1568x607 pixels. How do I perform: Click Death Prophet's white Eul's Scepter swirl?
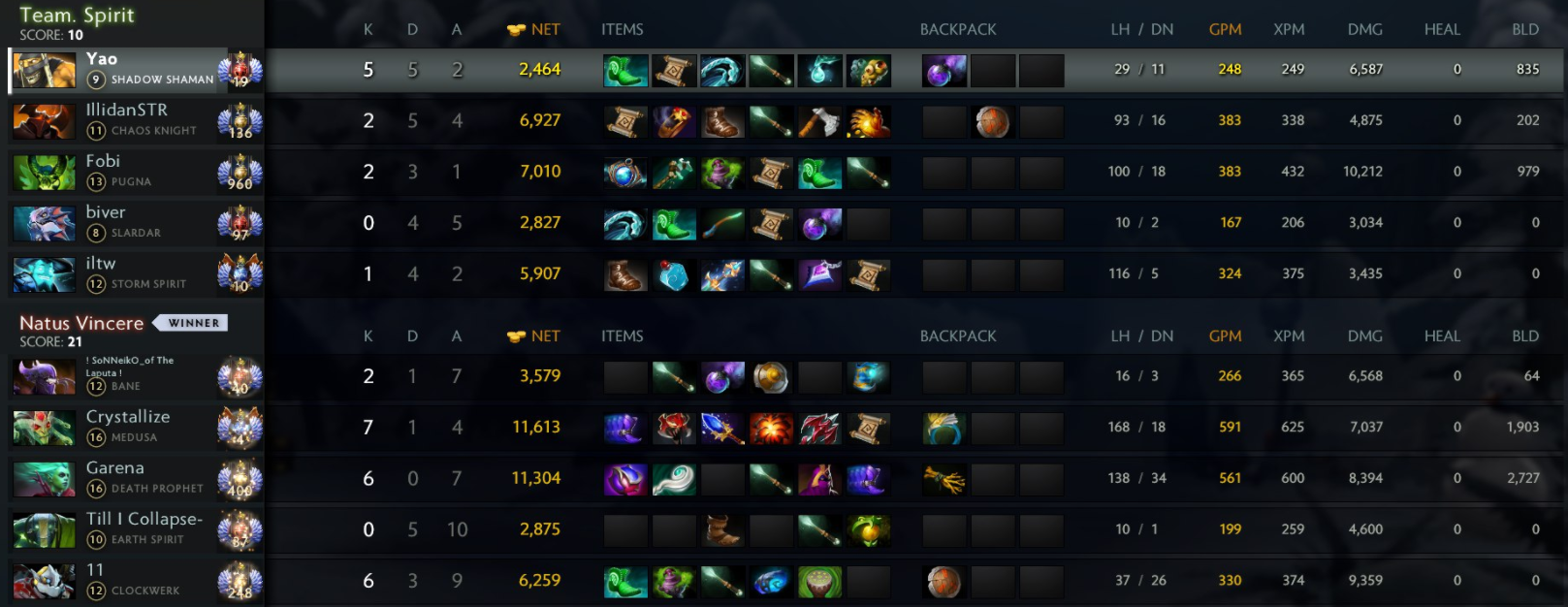674,479
